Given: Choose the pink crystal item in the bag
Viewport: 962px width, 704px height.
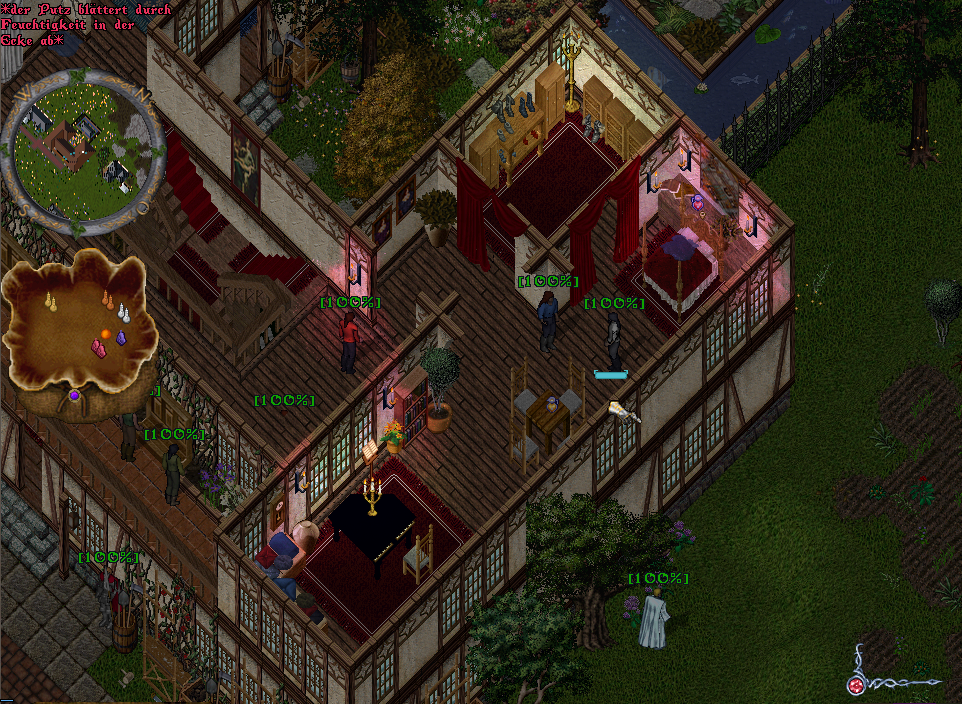Looking at the screenshot, I should click(99, 348).
